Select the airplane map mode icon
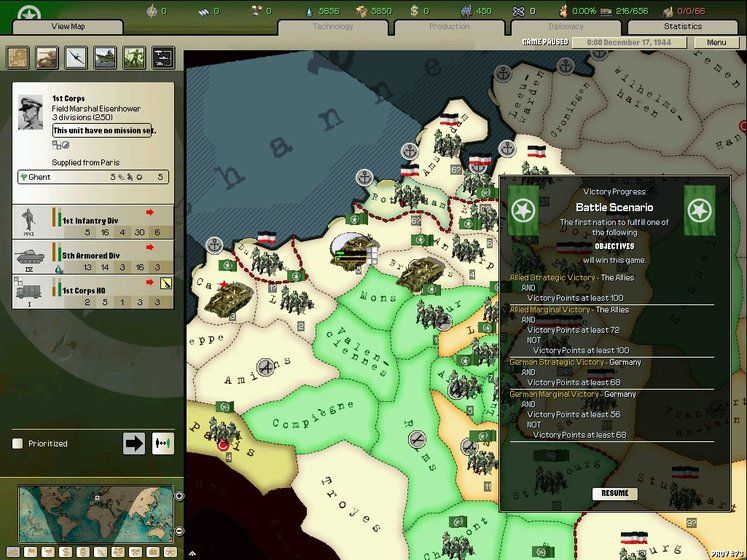 click(x=76, y=58)
